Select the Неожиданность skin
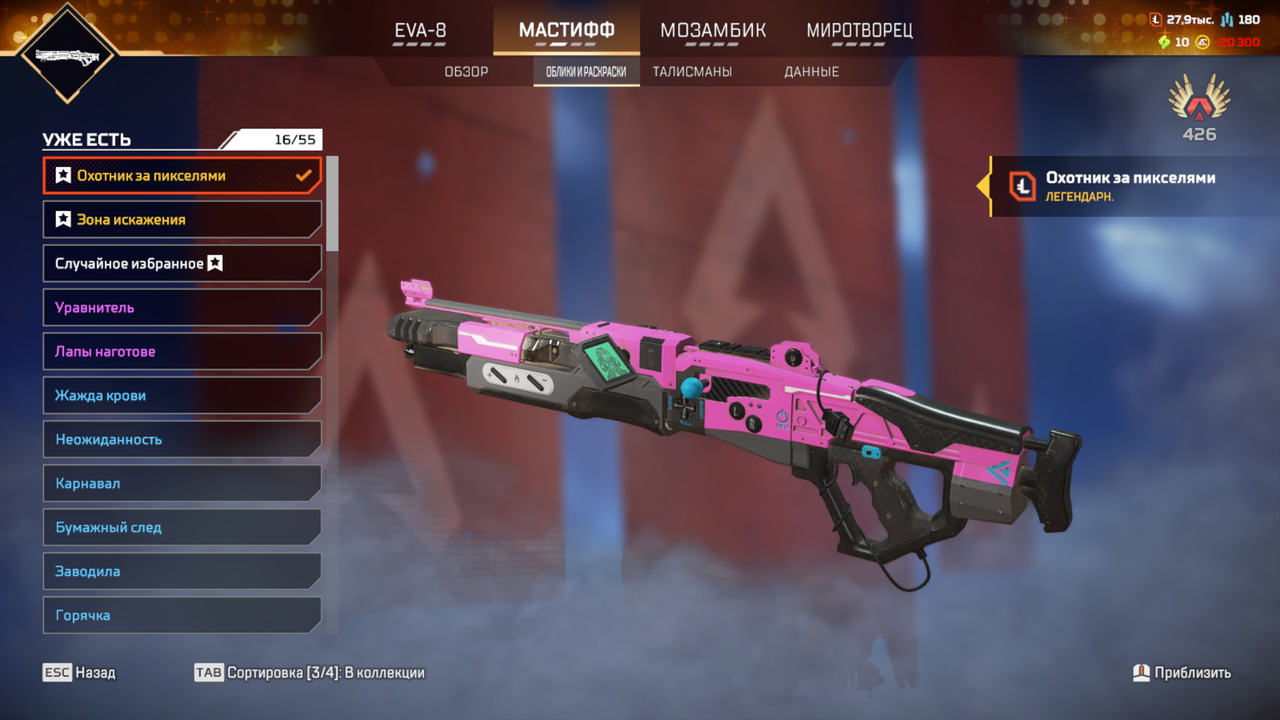Viewport: 1280px width, 720px height. (x=182, y=440)
